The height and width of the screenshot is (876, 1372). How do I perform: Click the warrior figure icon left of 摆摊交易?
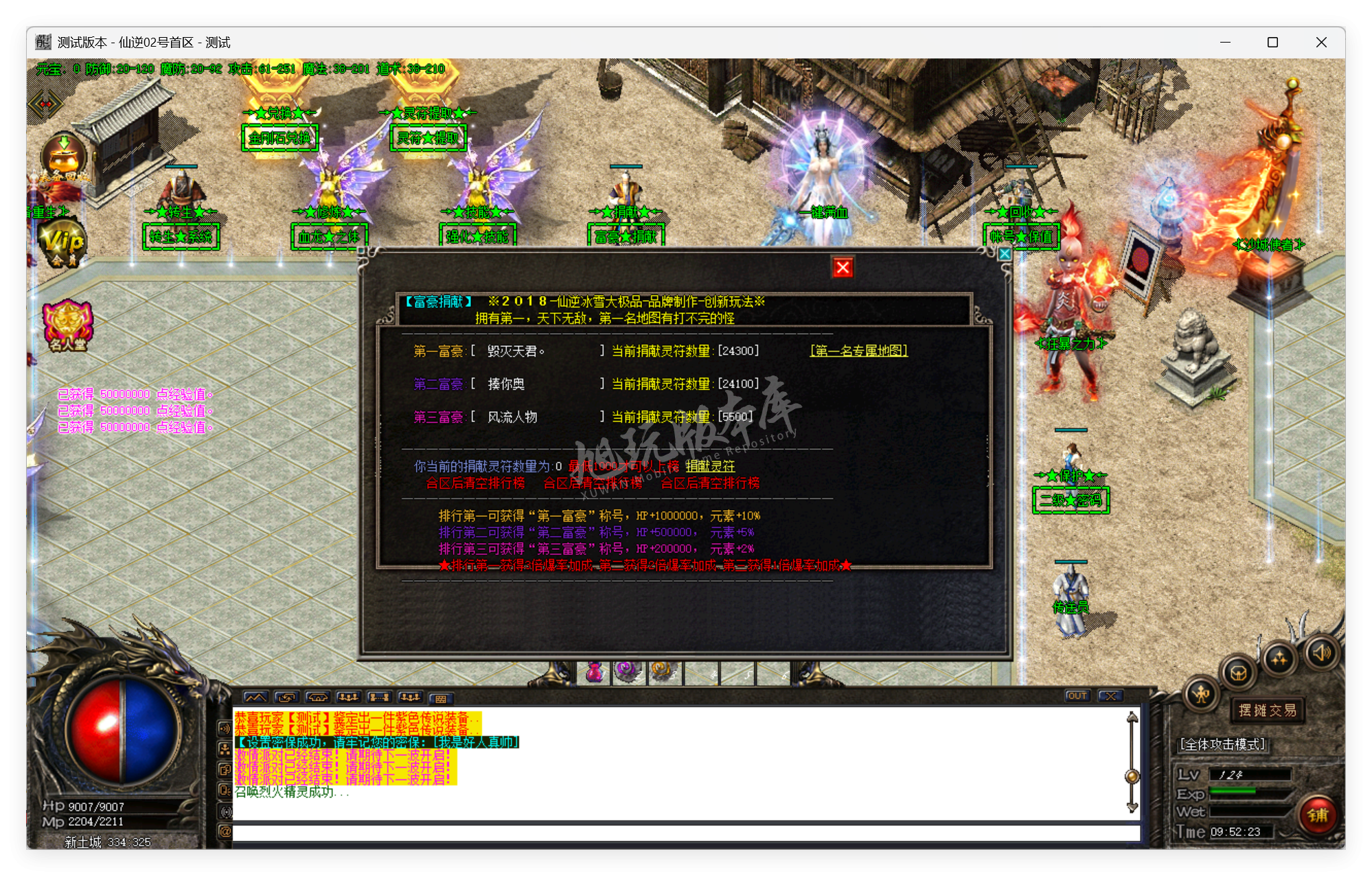(1201, 695)
